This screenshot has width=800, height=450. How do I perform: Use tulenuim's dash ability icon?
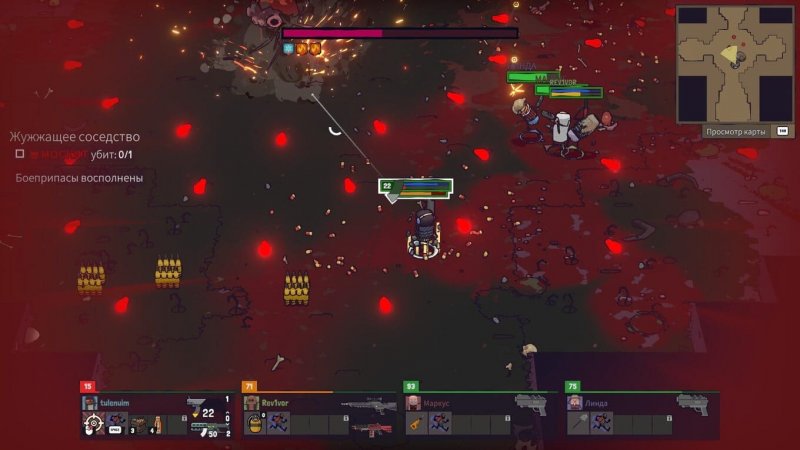pos(117,424)
